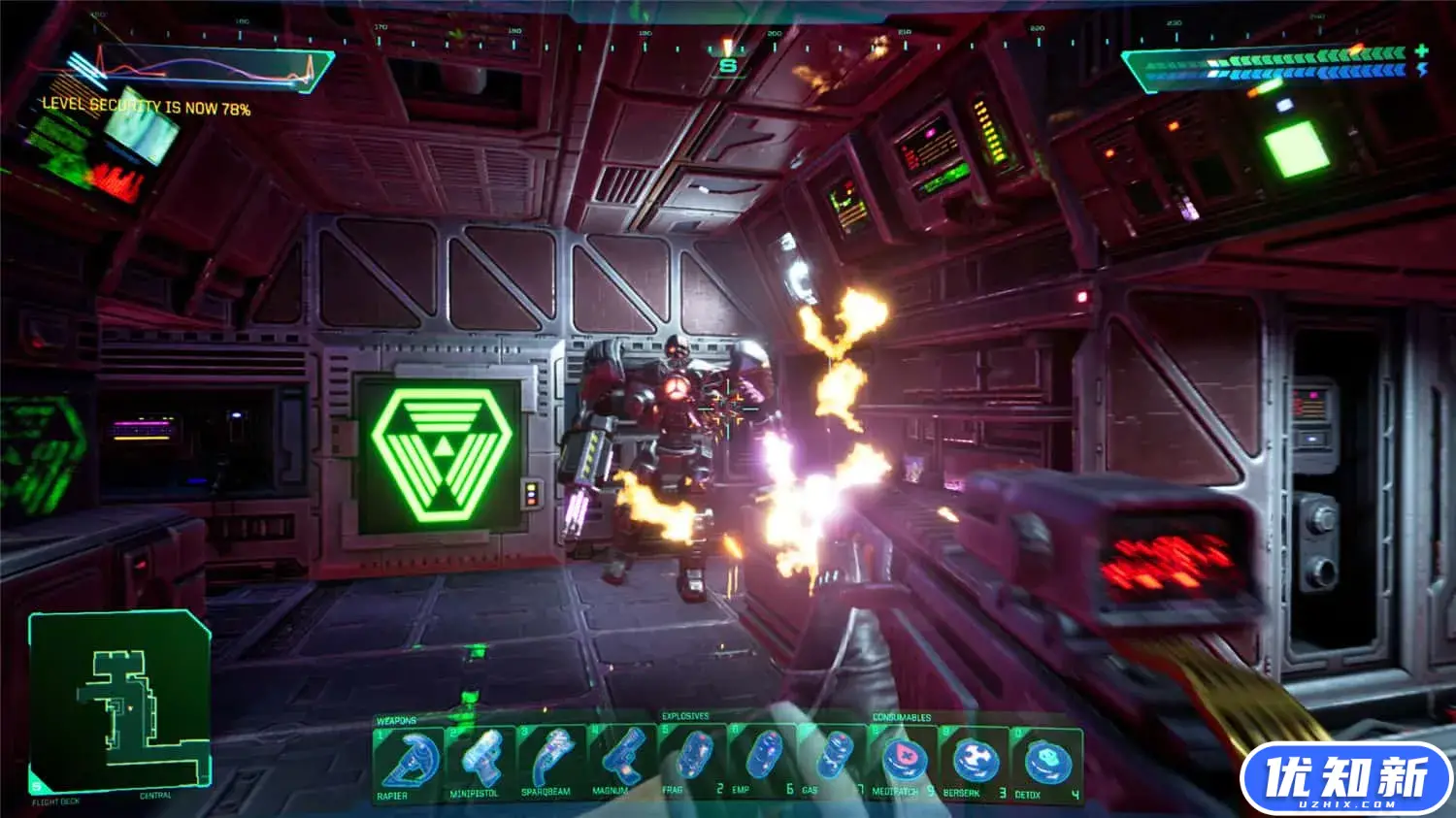The height and width of the screenshot is (818, 1456).
Task: Pick the EMP grenade slot
Action: (x=764, y=761)
